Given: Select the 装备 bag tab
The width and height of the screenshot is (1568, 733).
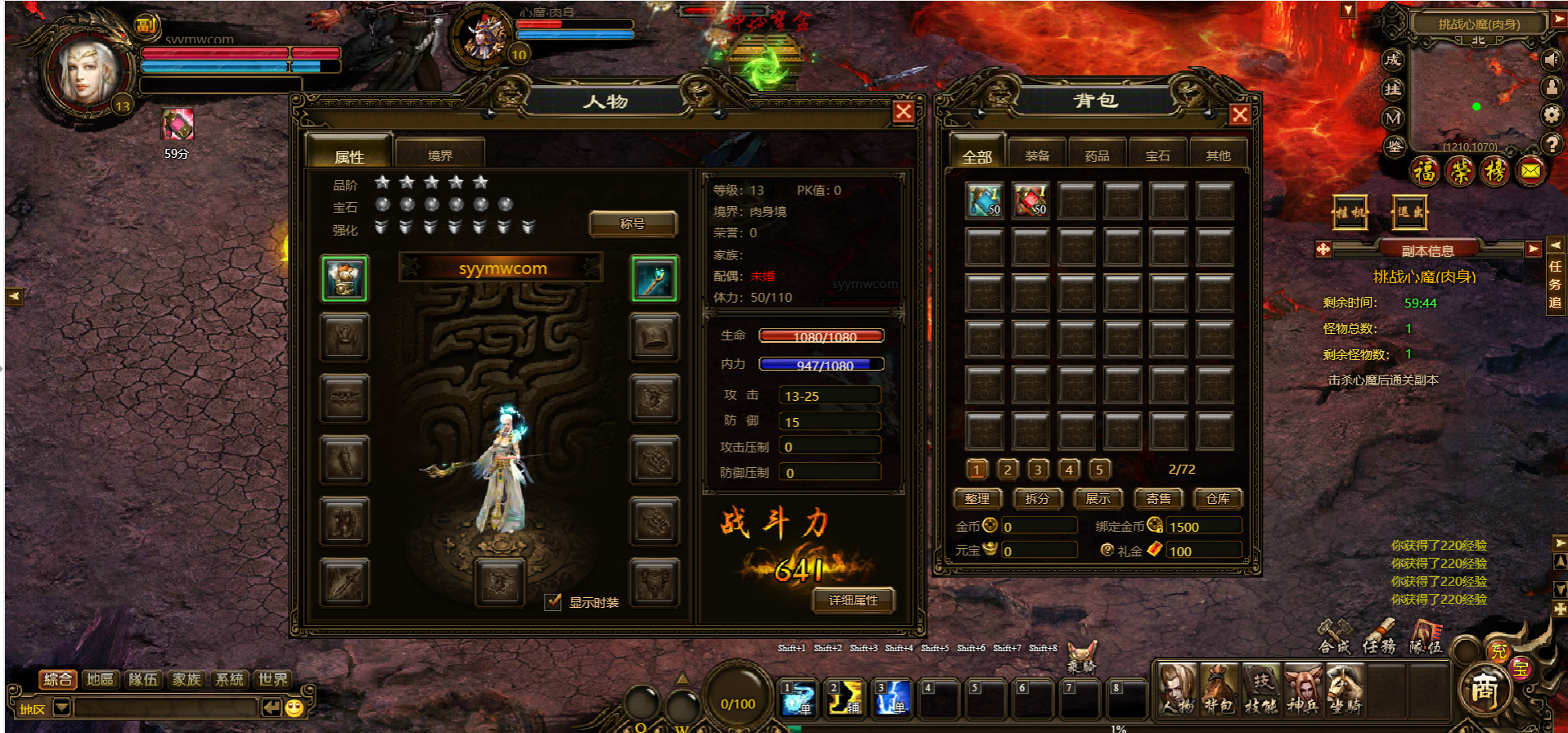Looking at the screenshot, I should click(x=1037, y=155).
